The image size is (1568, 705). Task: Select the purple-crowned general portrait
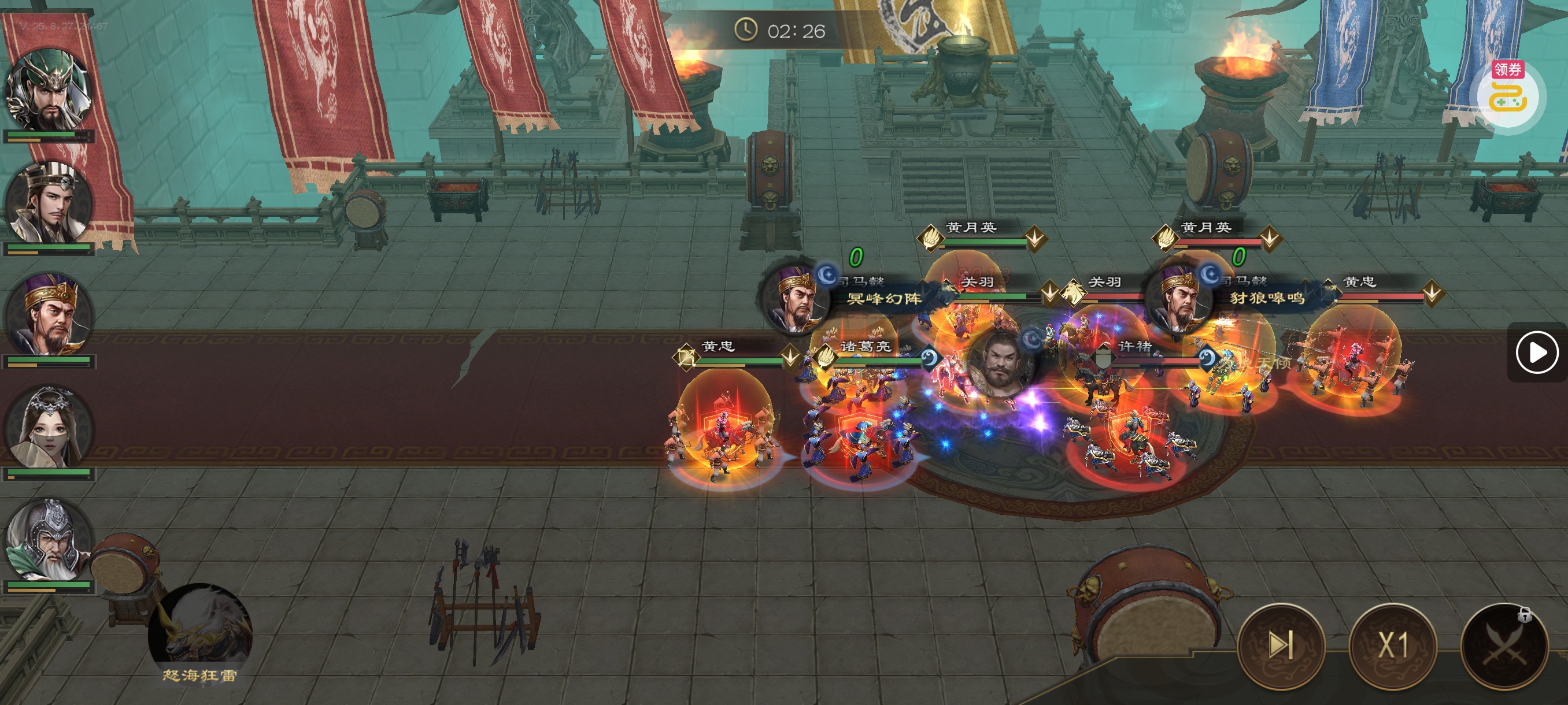[x=49, y=315]
